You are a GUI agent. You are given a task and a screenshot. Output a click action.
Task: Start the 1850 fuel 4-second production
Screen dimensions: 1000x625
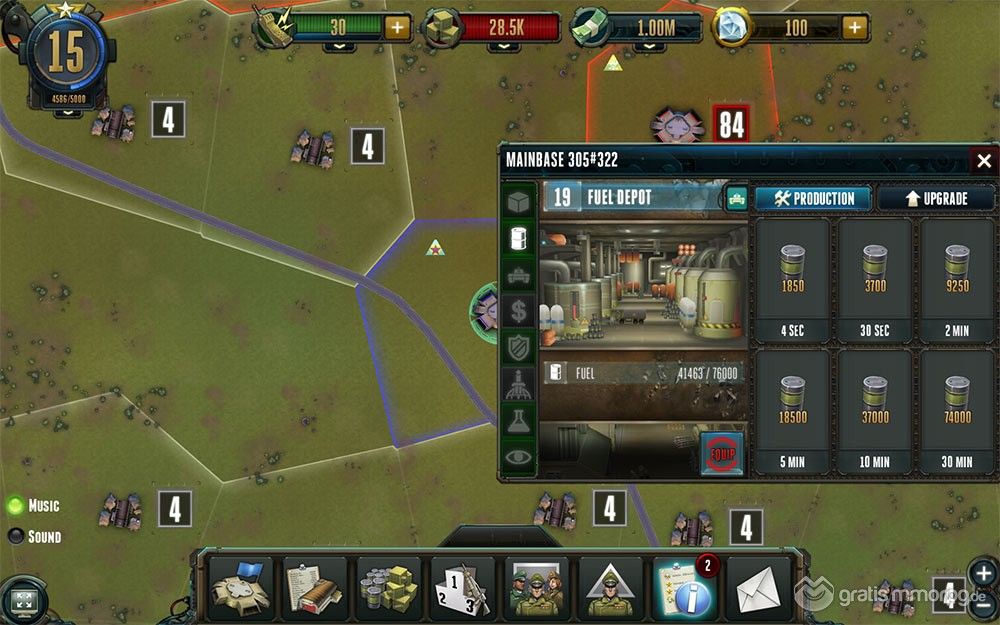792,279
